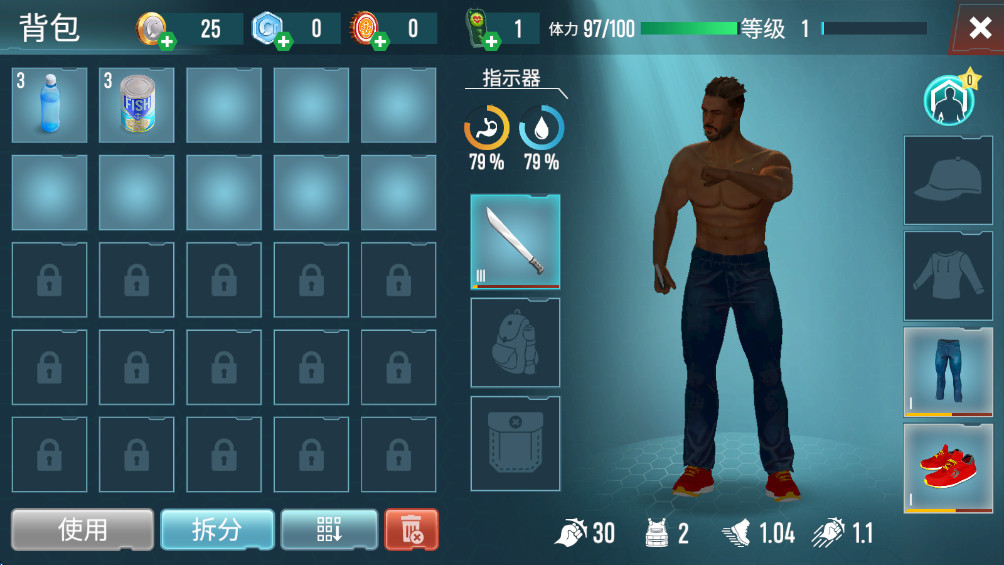The height and width of the screenshot is (565, 1004).
Task: Sort the inventory with the grid button
Action: click(329, 529)
